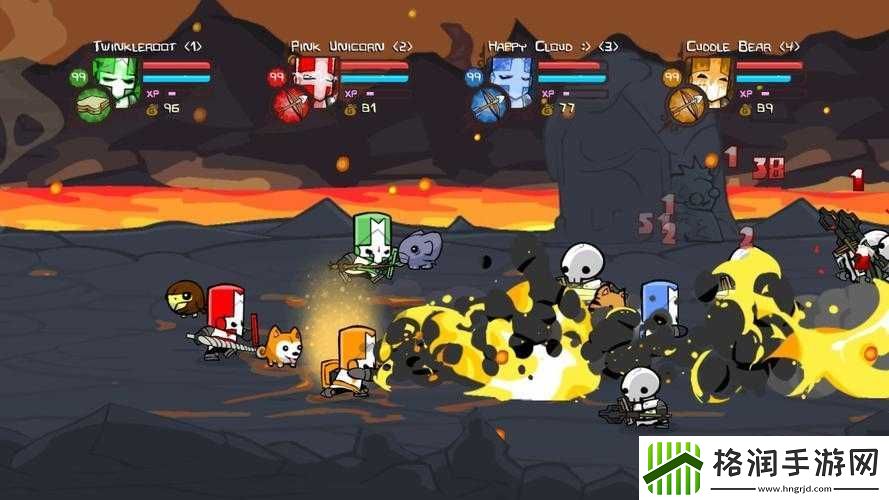This screenshot has height=500, width=889.
Task: Click the orange player's bow icon
Action: point(688,104)
